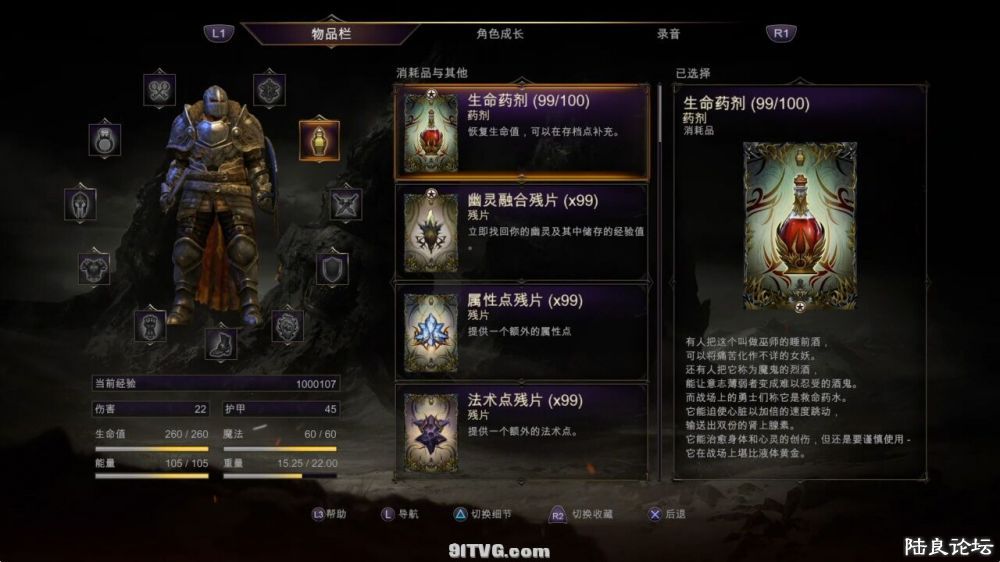
Task: Choose the highlighted potion consumables slot
Action: pos(319,140)
